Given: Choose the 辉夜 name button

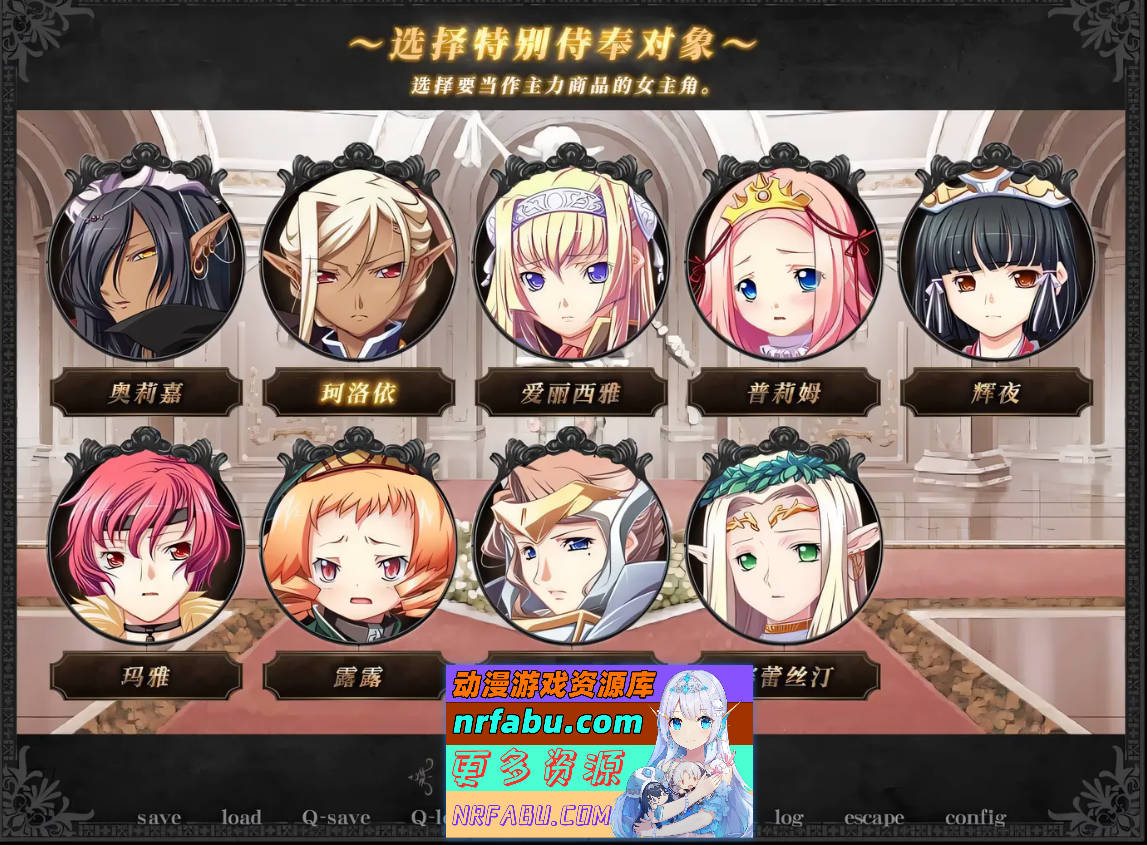Looking at the screenshot, I should tap(995, 393).
